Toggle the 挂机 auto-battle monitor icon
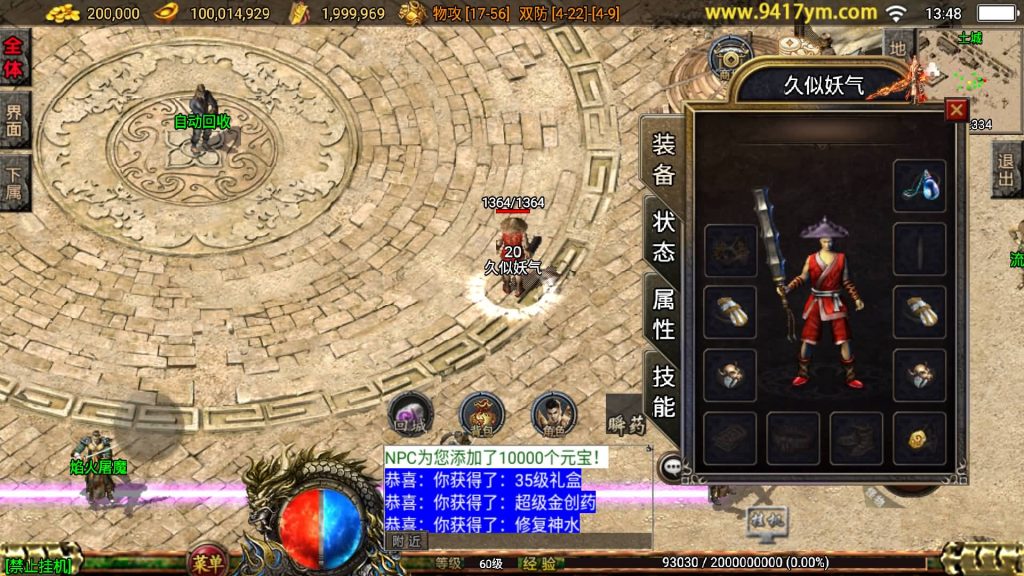The height and width of the screenshot is (576, 1024). (x=767, y=520)
